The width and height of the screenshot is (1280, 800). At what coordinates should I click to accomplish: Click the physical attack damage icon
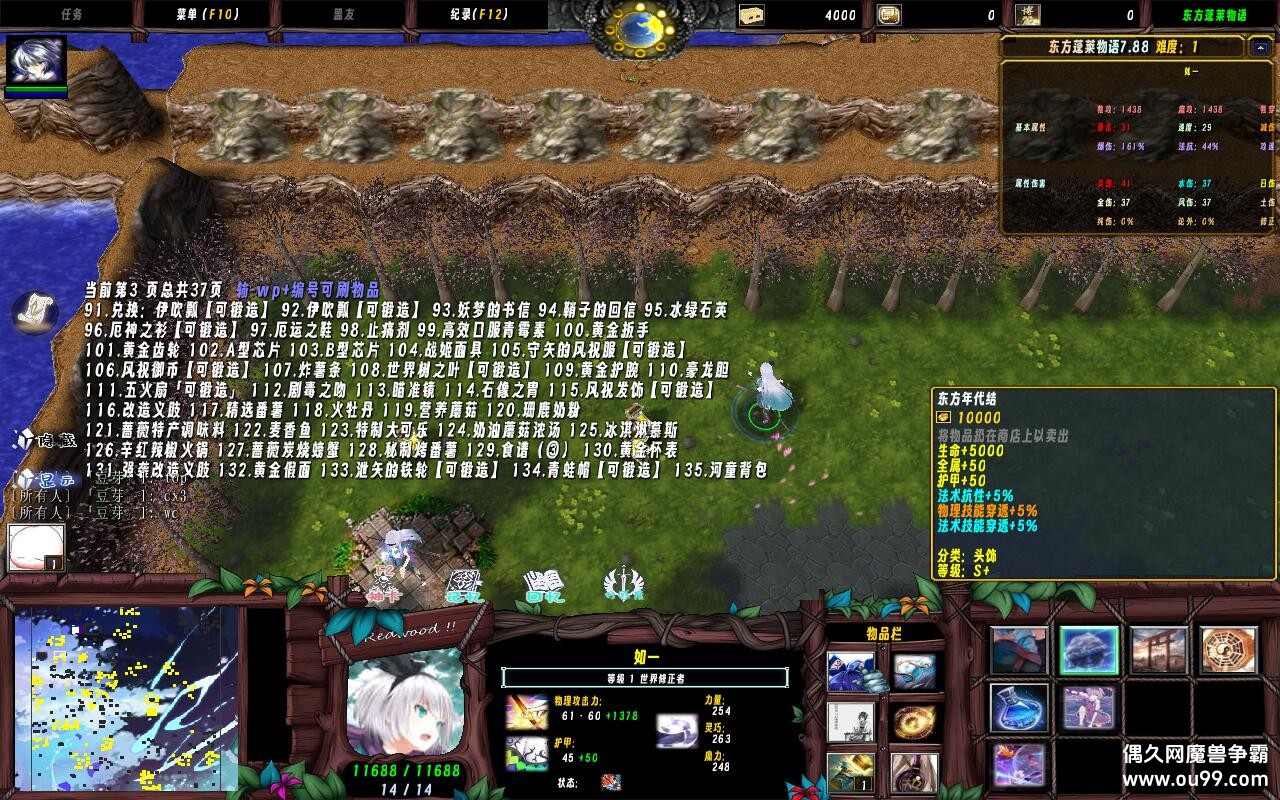[x=526, y=712]
